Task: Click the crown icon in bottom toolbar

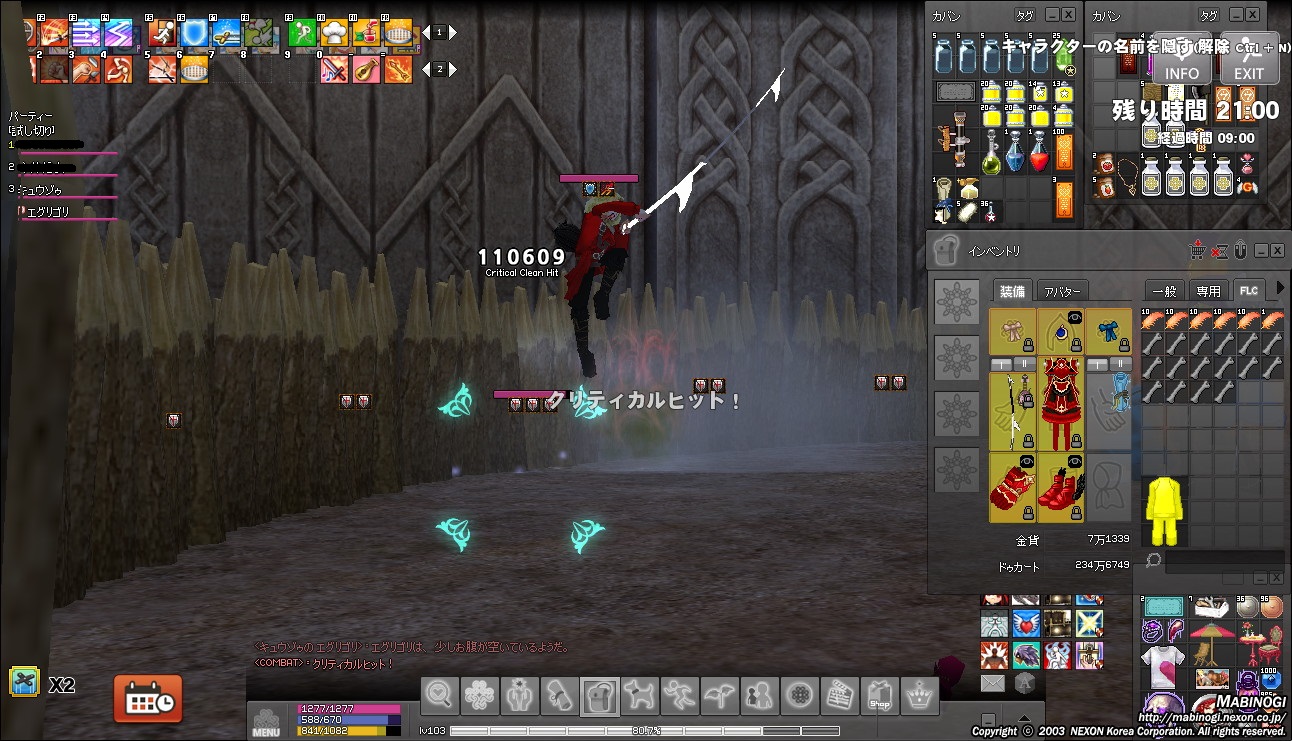Action: pos(919,694)
